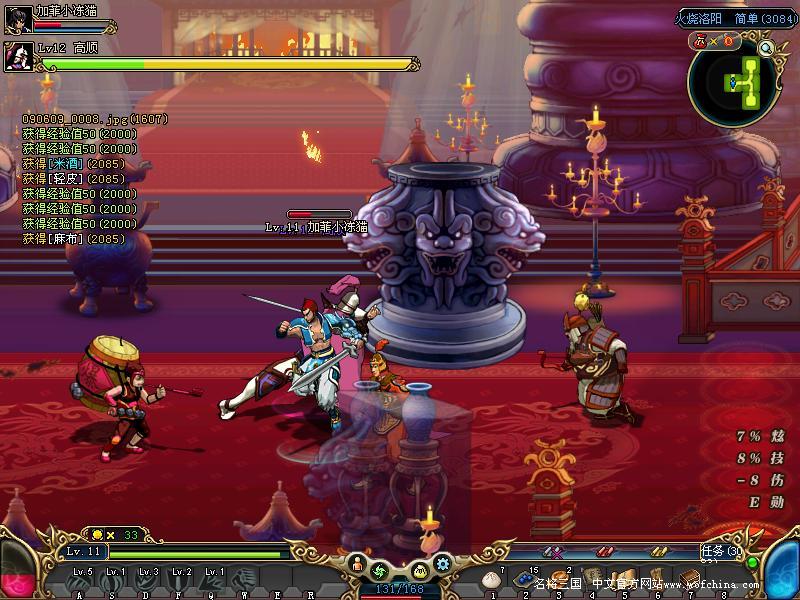
Task: Open the 任务 quest tracker
Action: (x=720, y=551)
